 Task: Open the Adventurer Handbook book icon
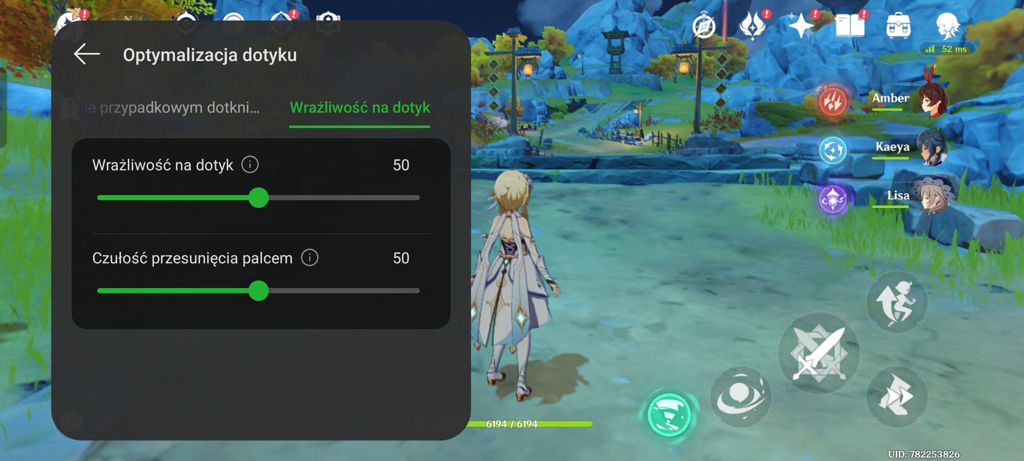849,26
